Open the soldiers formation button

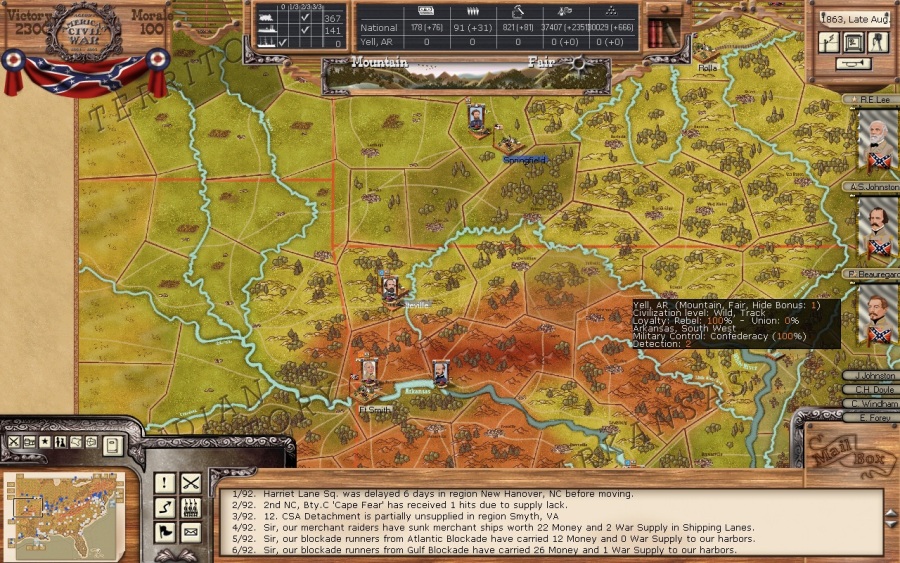coord(190,508)
